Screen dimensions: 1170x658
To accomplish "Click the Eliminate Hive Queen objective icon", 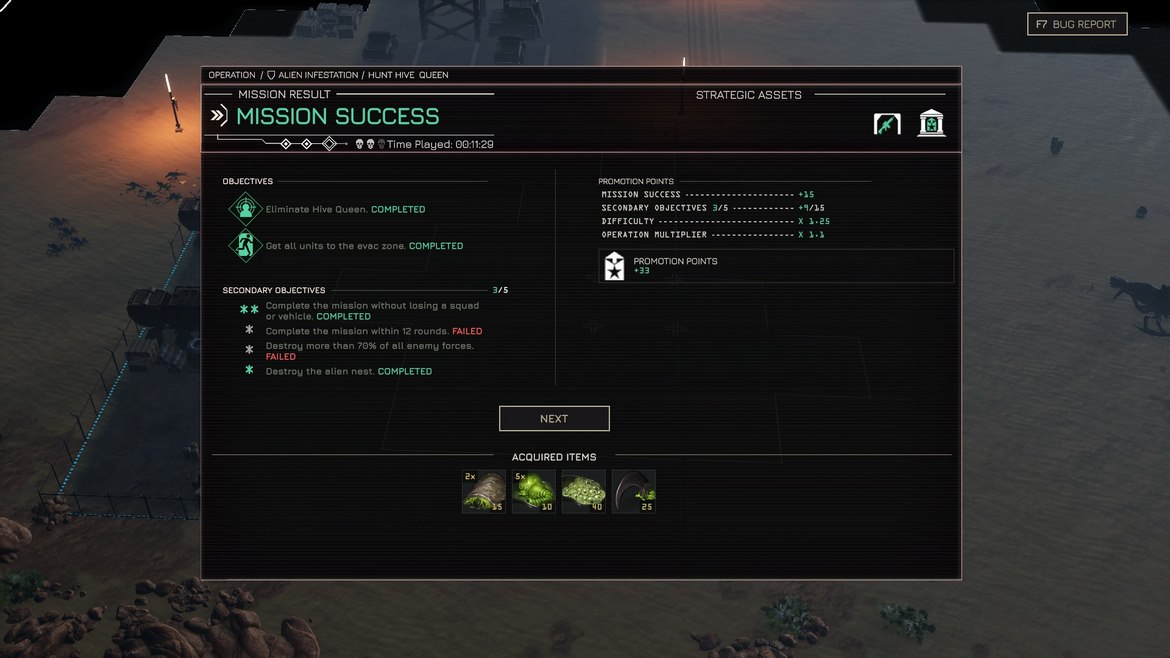I will pos(245,209).
